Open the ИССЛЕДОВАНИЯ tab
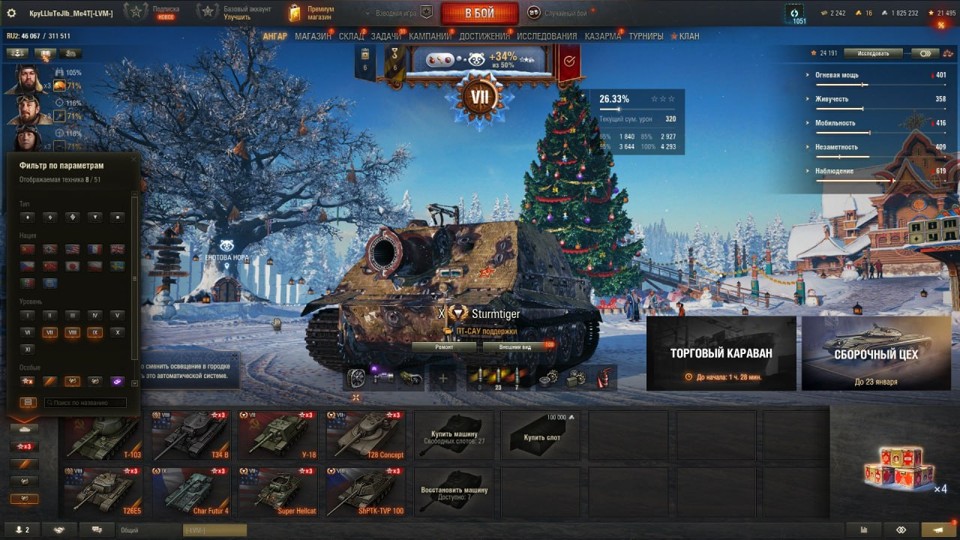This screenshot has width=960, height=540. click(546, 36)
